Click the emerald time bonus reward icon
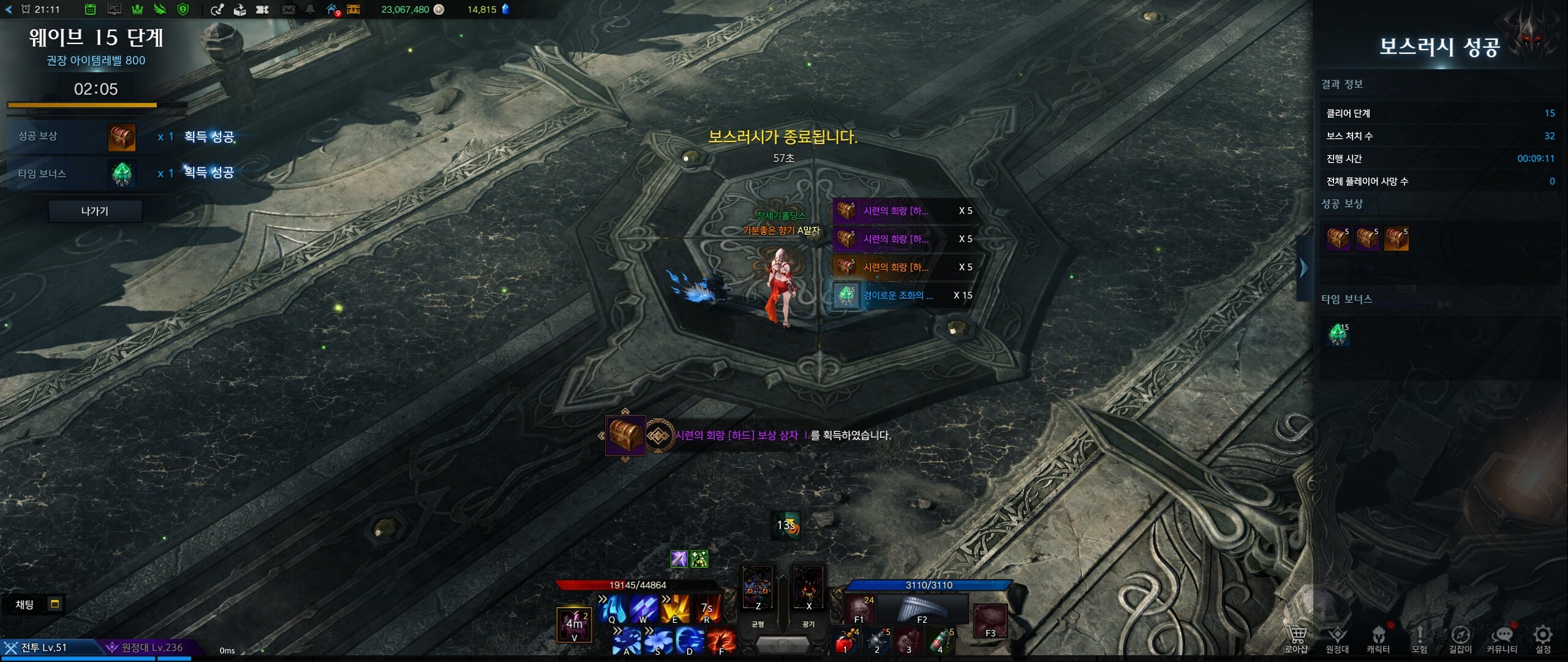The height and width of the screenshot is (662, 1568). (1338, 335)
